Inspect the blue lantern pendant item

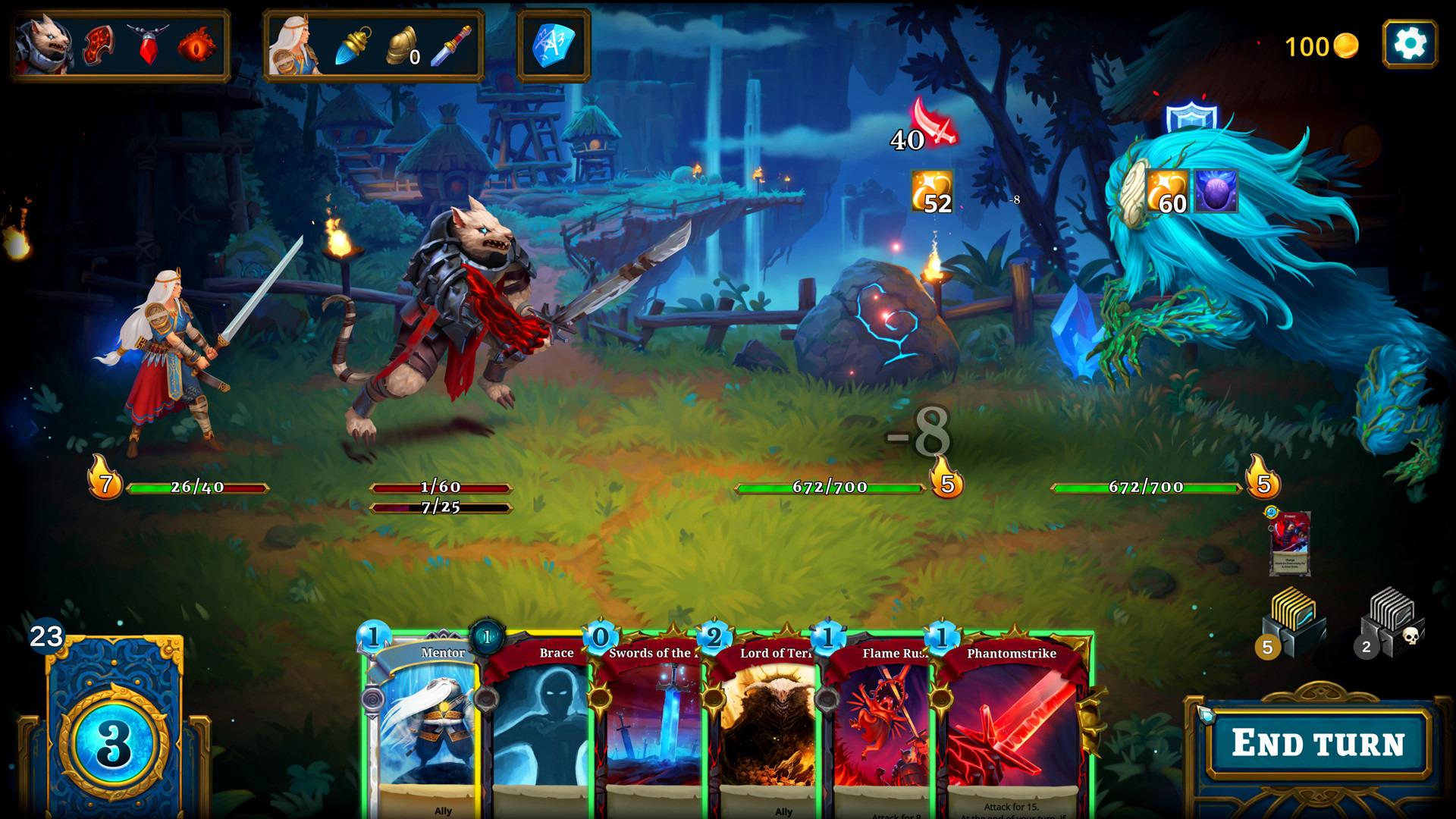point(353,45)
